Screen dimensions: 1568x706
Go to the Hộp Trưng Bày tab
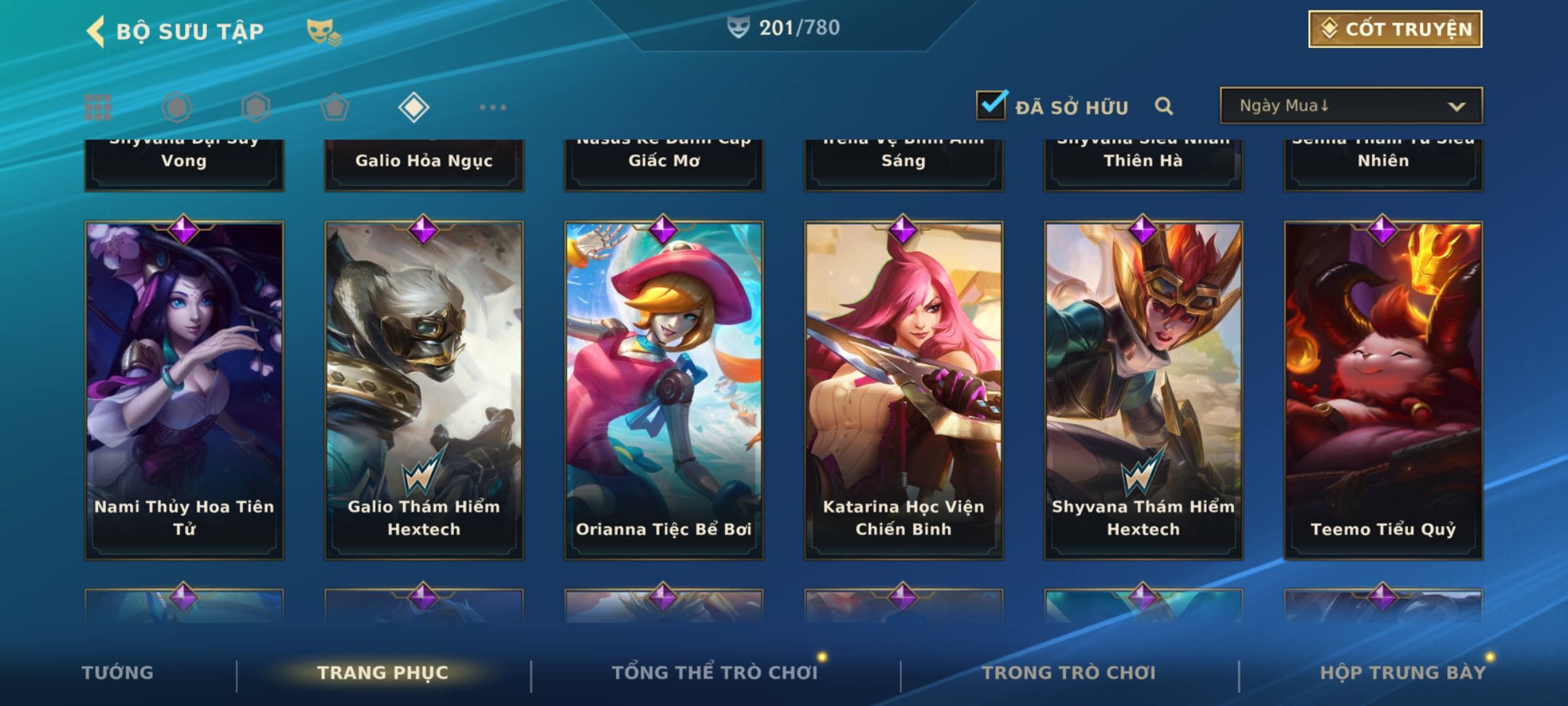pyautogui.click(x=1403, y=673)
